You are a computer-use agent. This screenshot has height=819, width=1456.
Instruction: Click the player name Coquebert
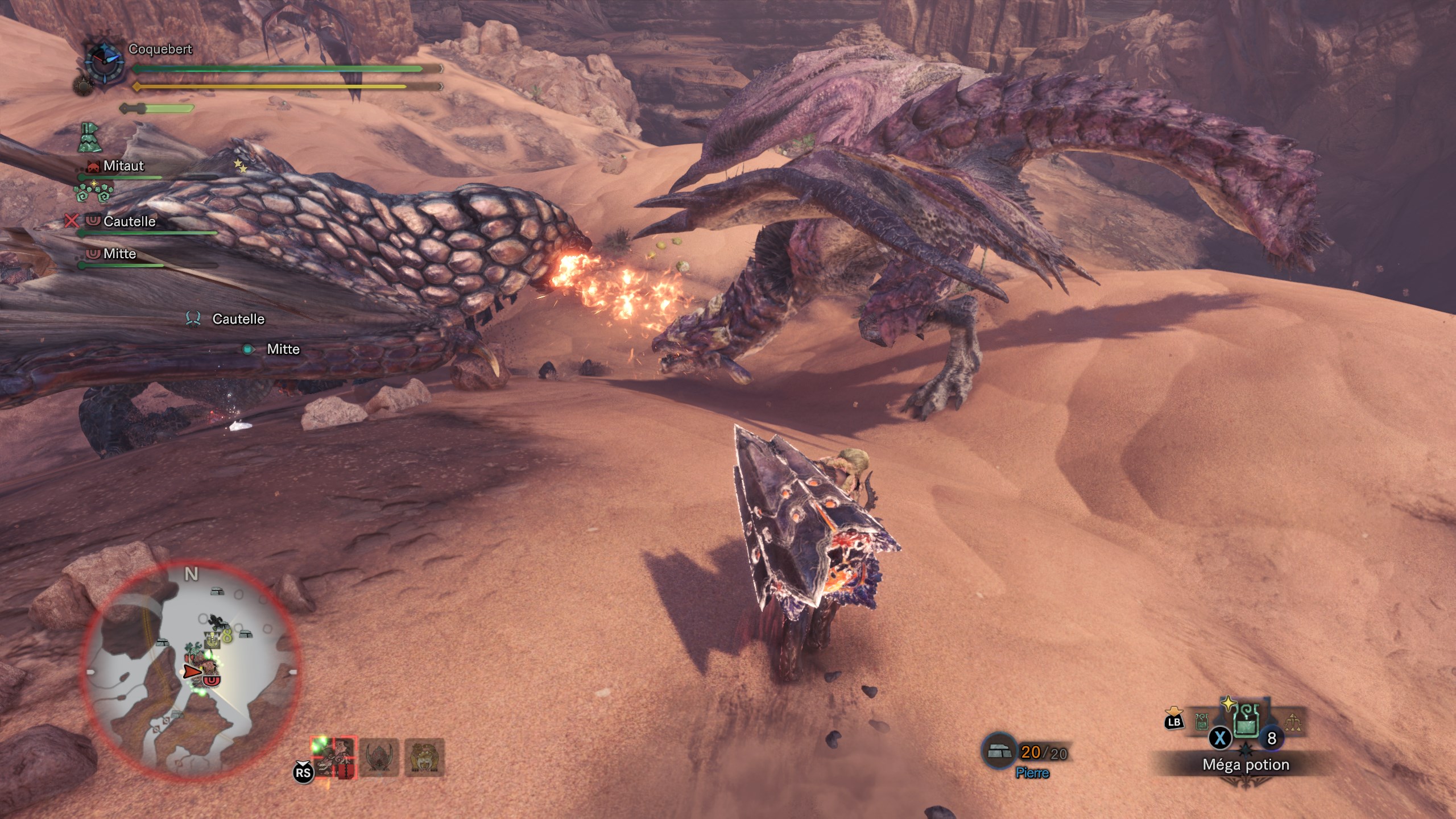[160, 49]
